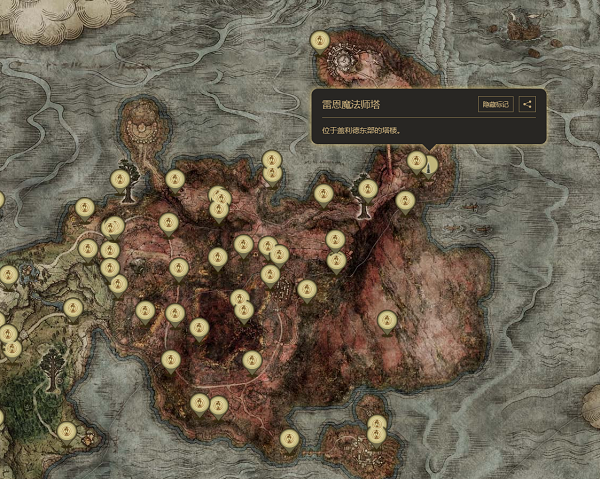Click the 隐藏标记 hide-marker button
This screenshot has width=600, height=479.
pos(496,104)
